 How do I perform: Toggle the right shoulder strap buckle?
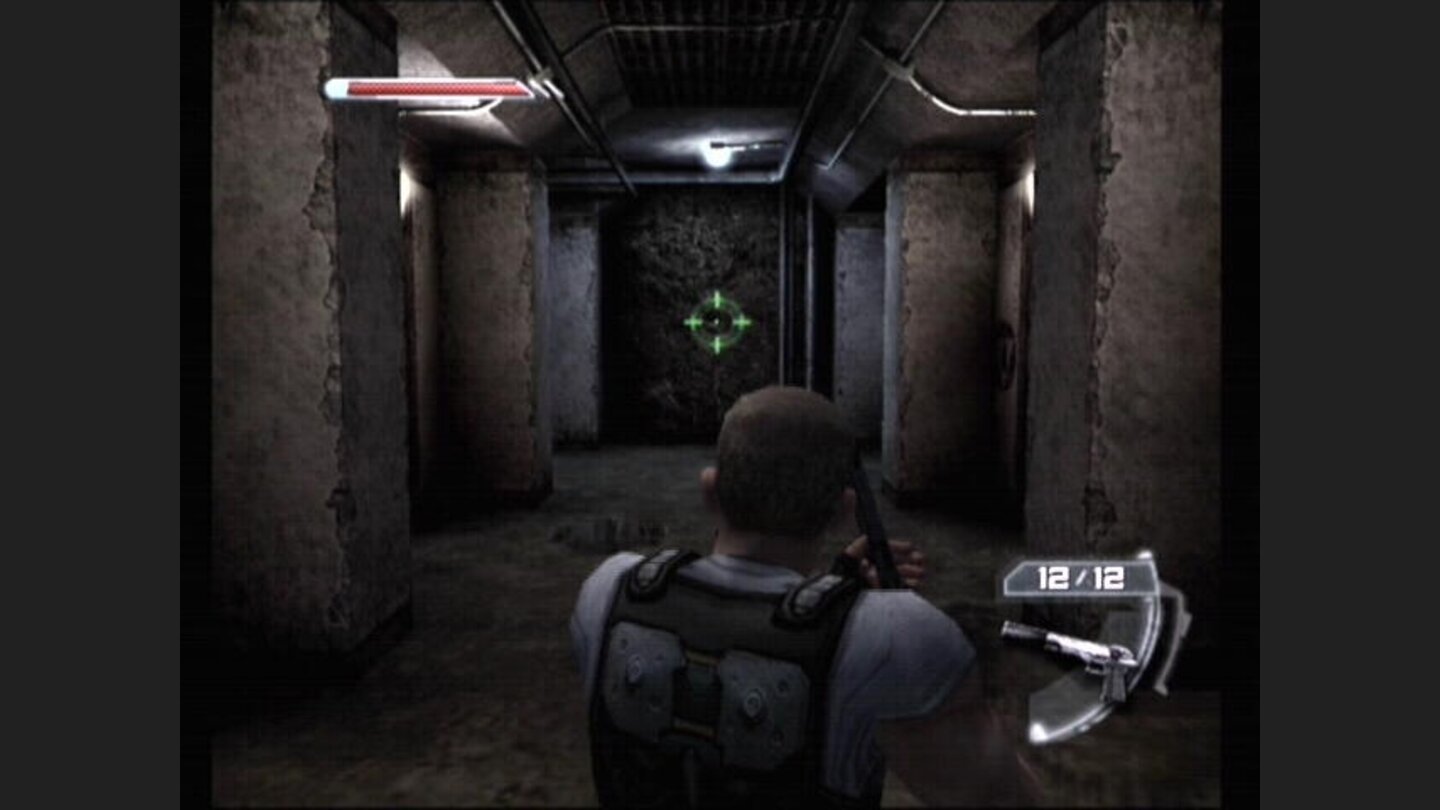tap(810, 590)
